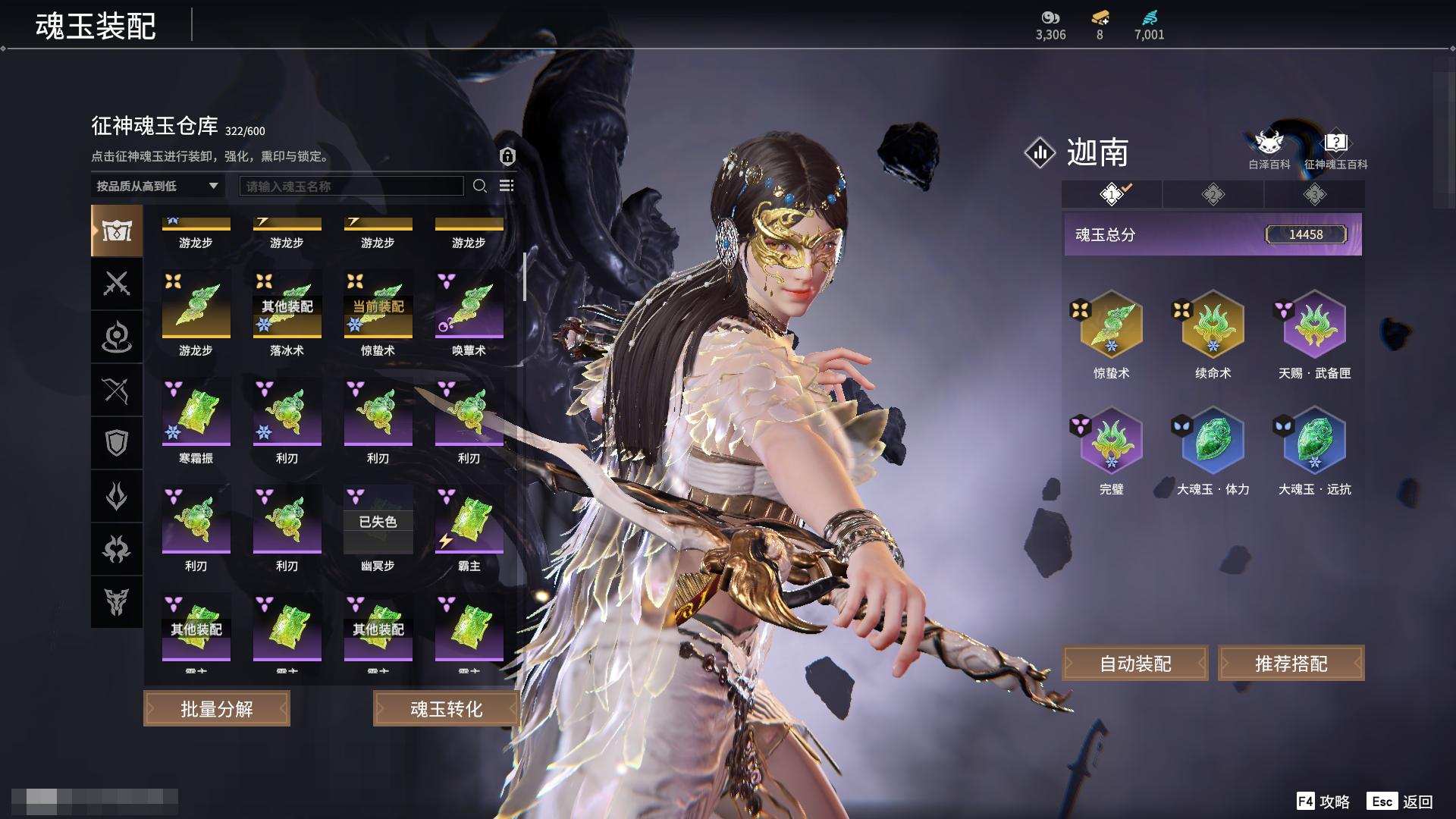
Task: Click equipped 大魂玉·体力 slot
Action: (1213, 441)
